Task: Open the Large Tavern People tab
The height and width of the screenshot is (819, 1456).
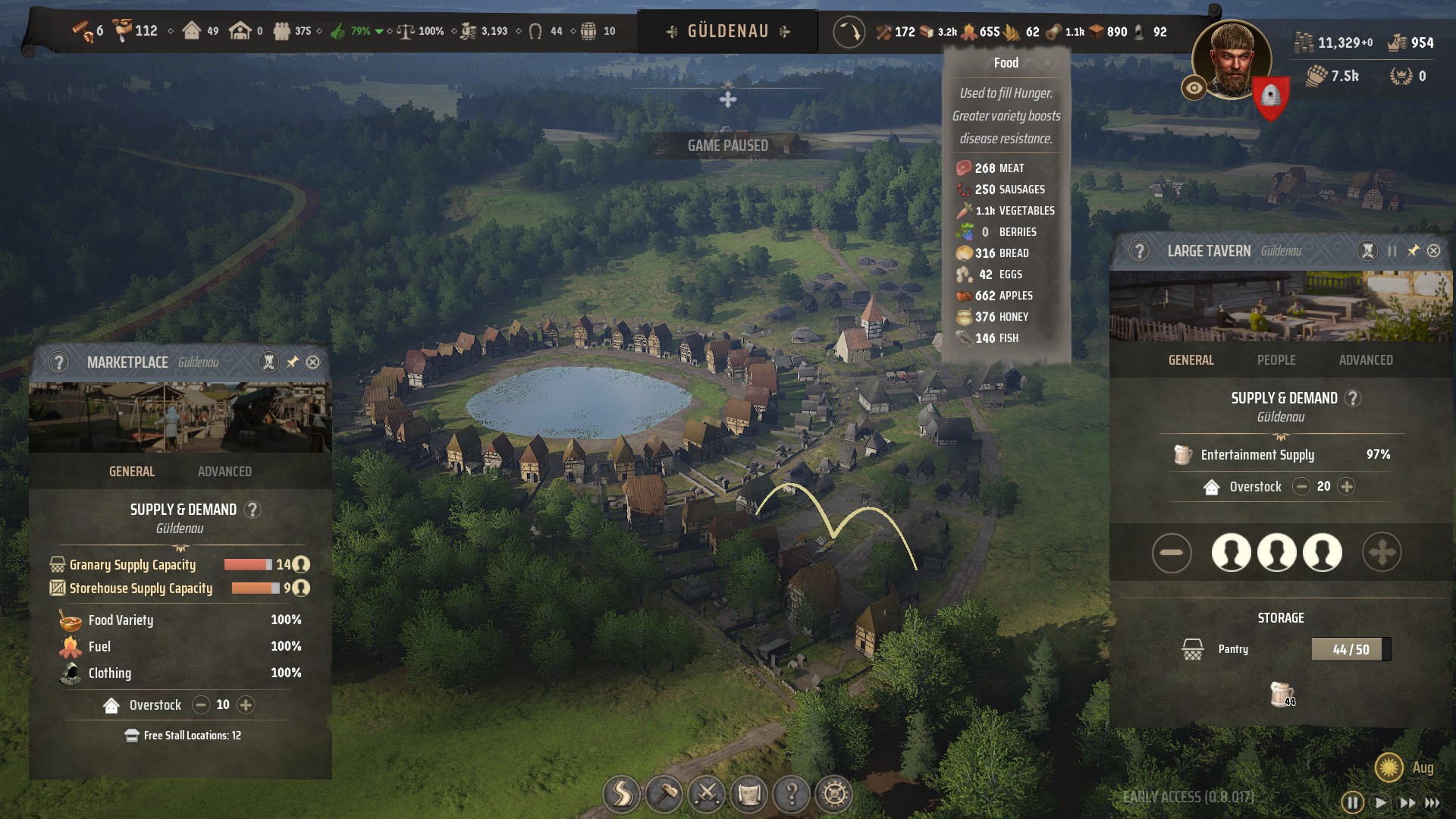Action: 1276,360
